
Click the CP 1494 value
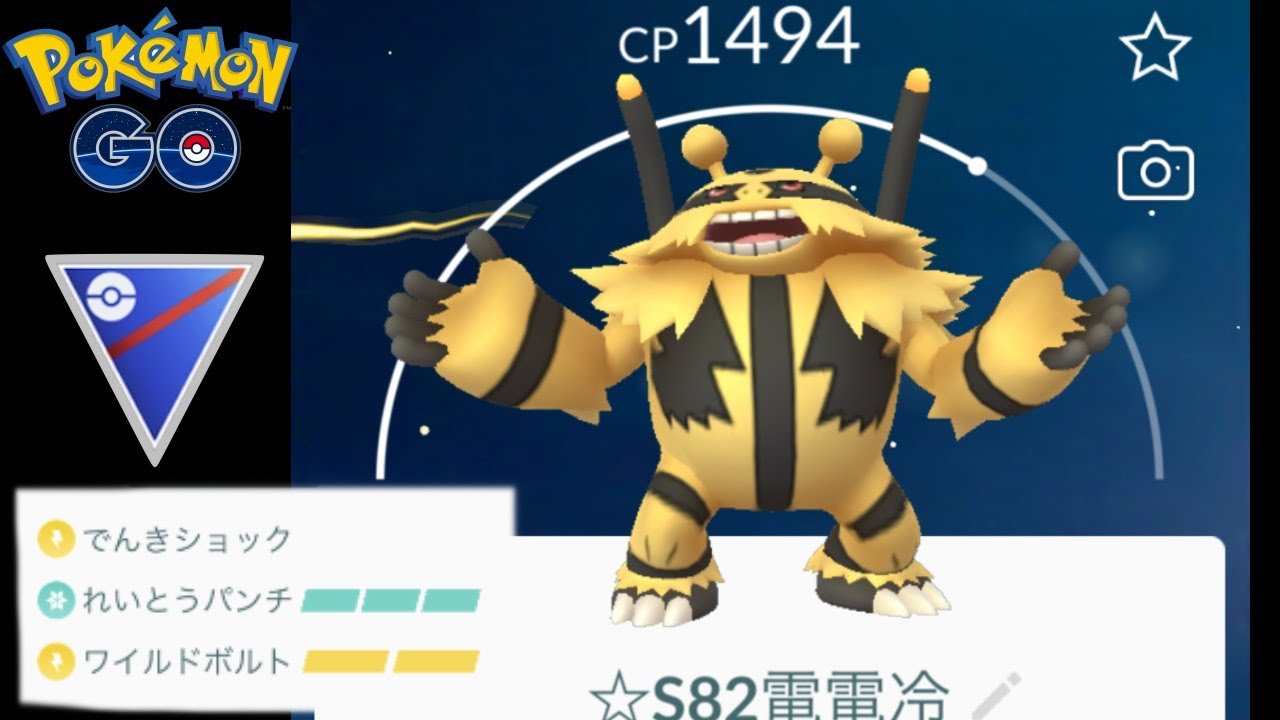click(x=740, y=35)
